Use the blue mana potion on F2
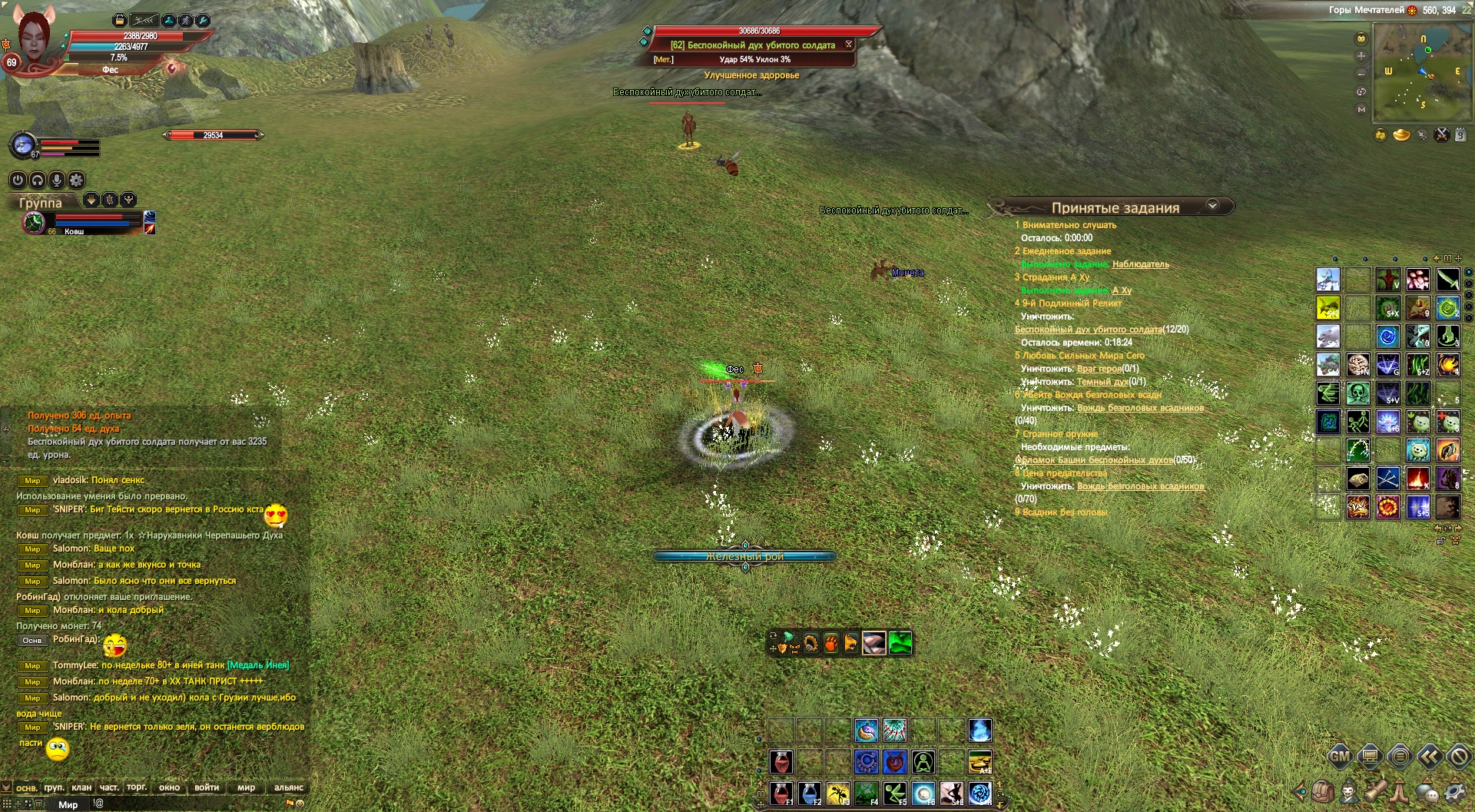1475x812 pixels. click(810, 792)
